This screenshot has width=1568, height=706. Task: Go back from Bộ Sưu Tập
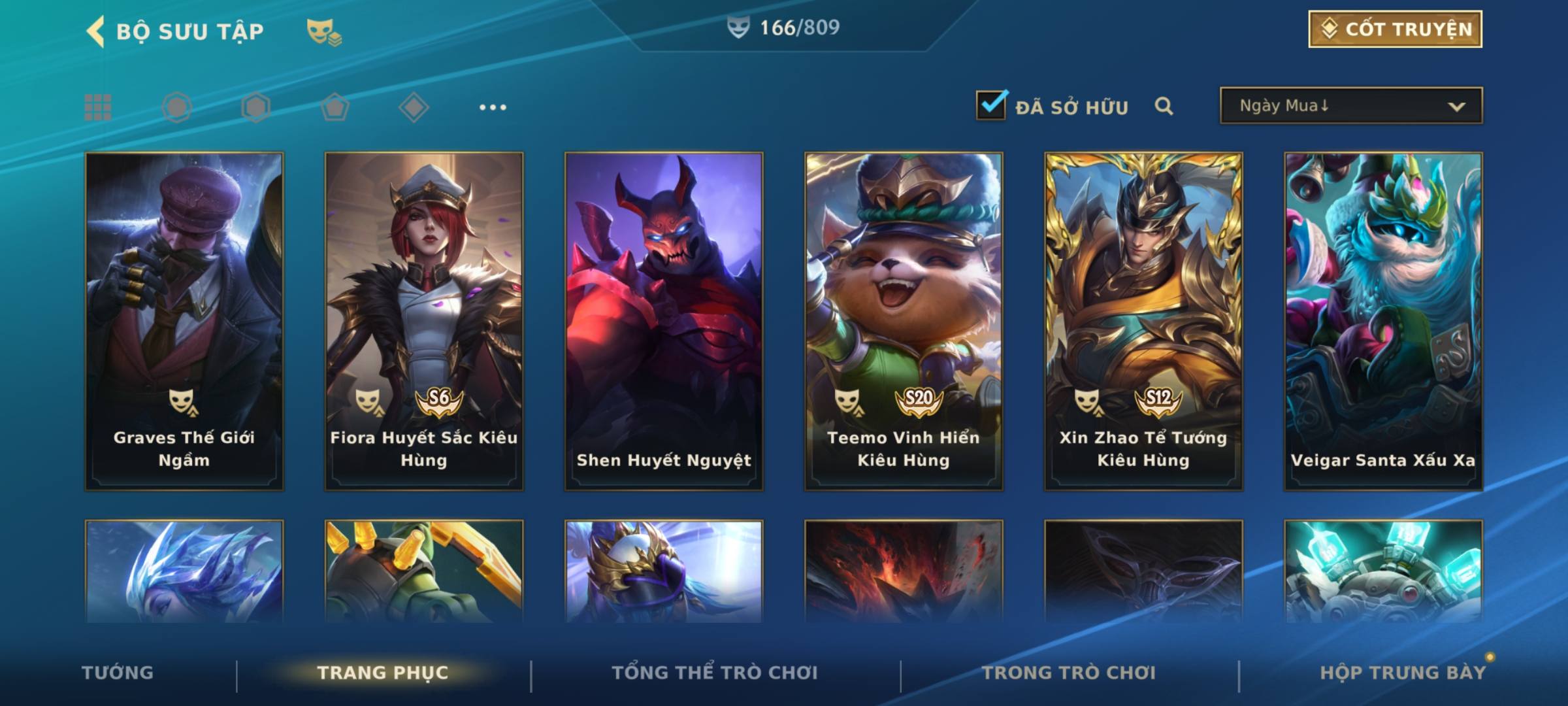point(96,31)
